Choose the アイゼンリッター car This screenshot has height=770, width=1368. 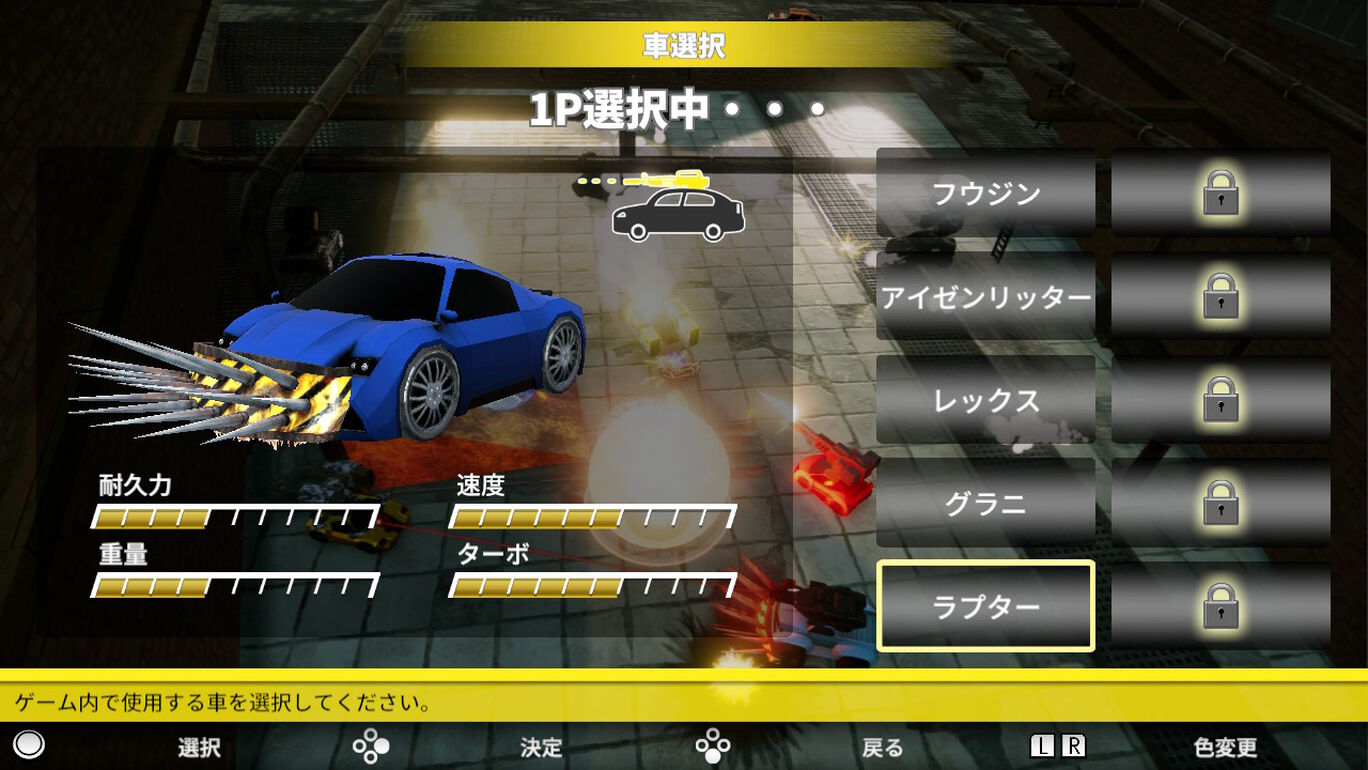[x=985, y=297]
